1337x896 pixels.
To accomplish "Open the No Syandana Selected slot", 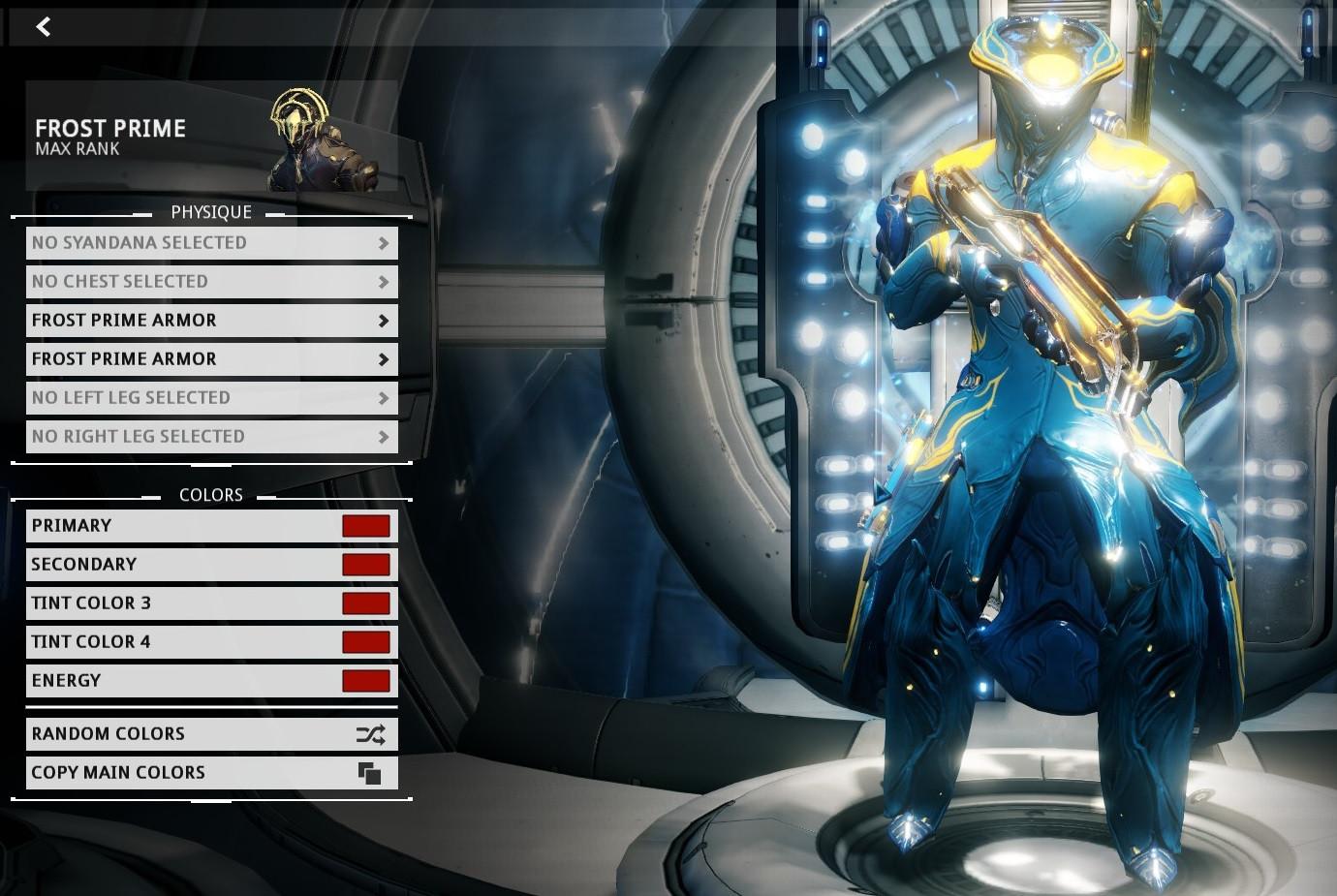I will click(211, 243).
